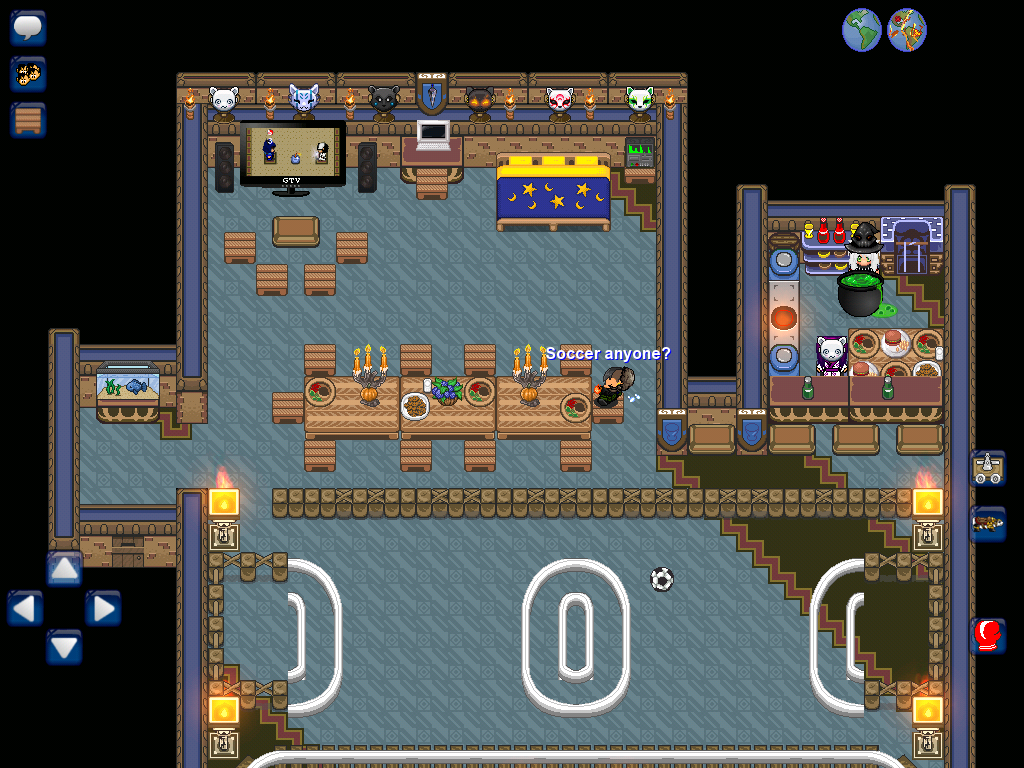Tap the left arrow on the d-pad
1024x768 pixels.
coord(26,608)
